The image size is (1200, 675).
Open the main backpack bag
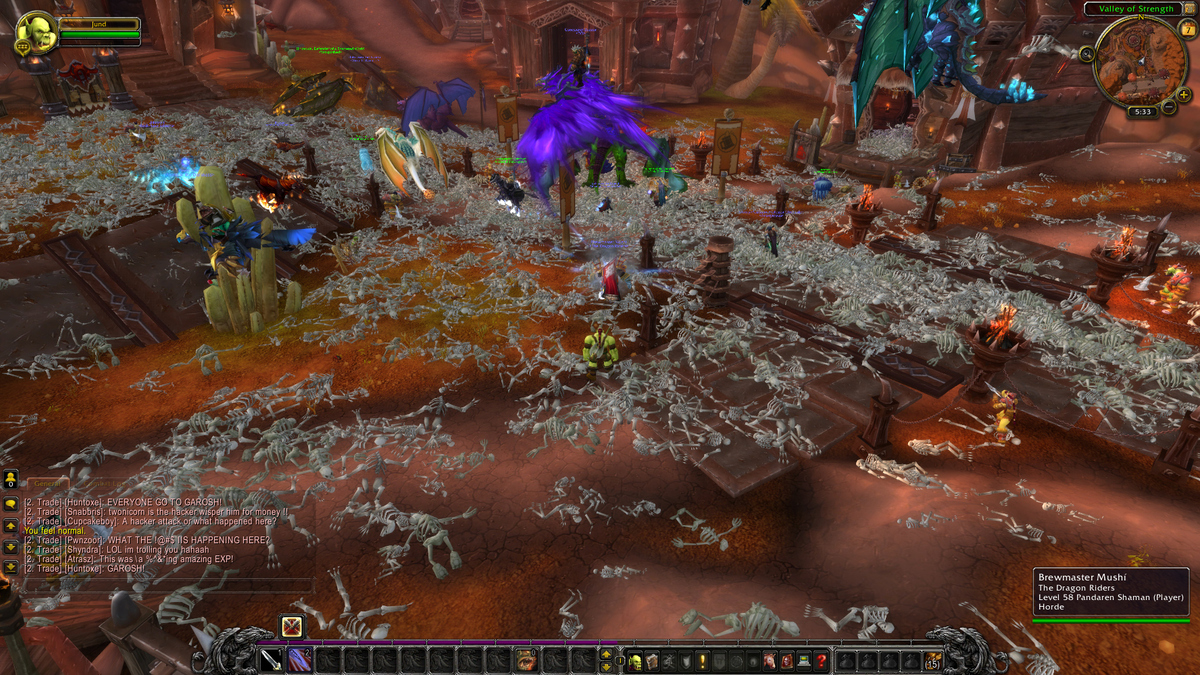pos(932,660)
